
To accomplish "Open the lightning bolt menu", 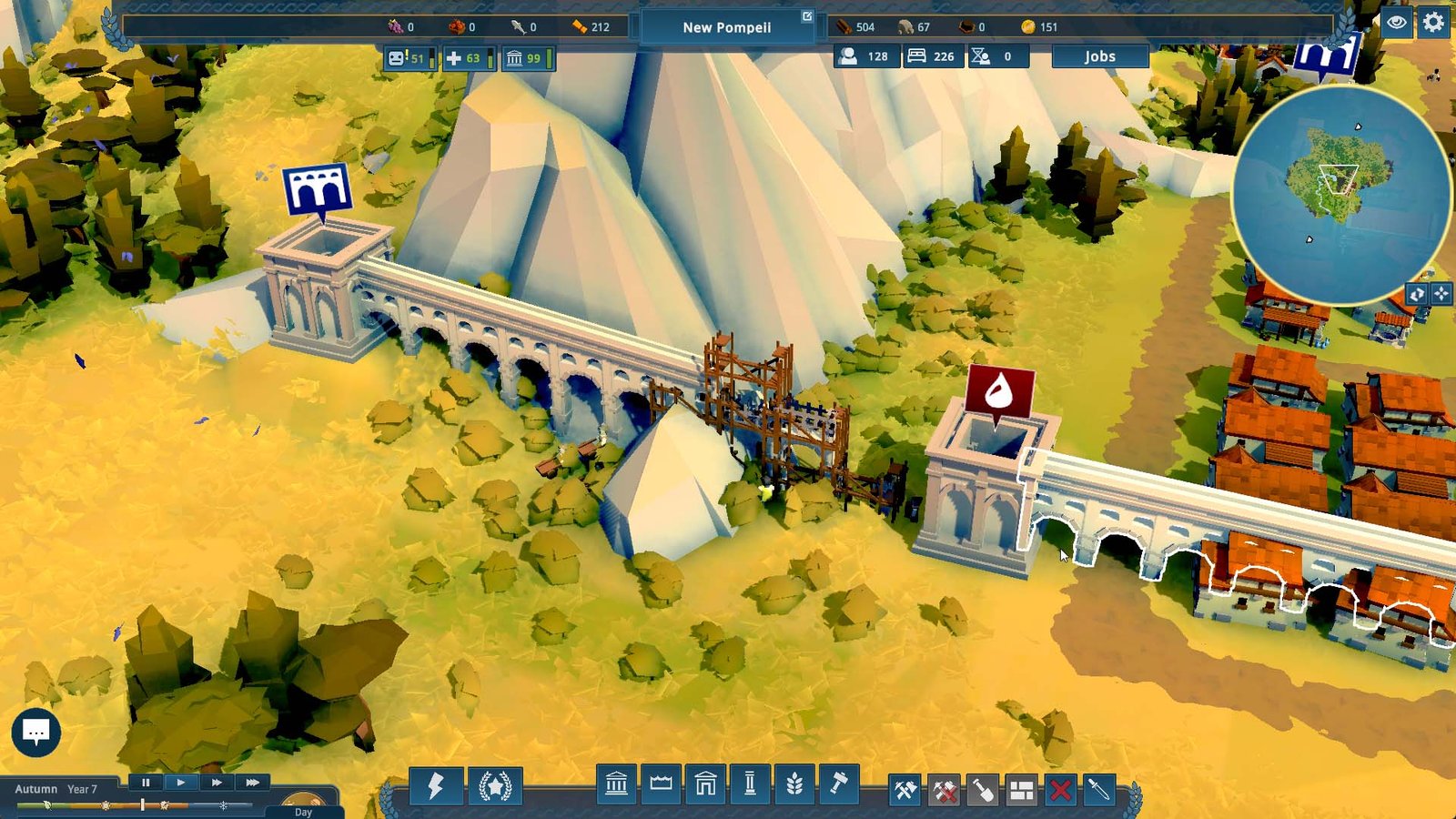I will coord(435,786).
